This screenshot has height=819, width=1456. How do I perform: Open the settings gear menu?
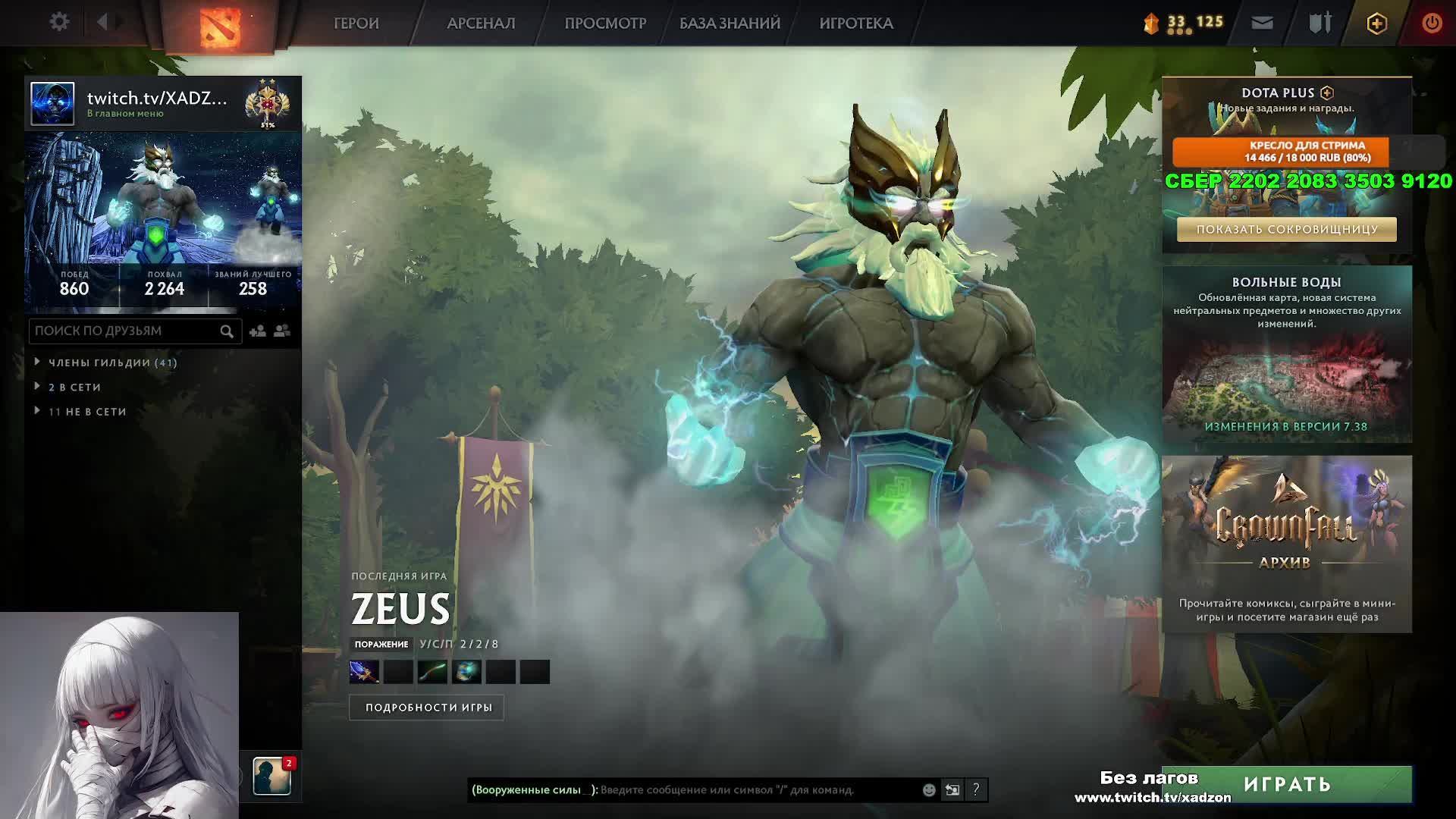(59, 22)
